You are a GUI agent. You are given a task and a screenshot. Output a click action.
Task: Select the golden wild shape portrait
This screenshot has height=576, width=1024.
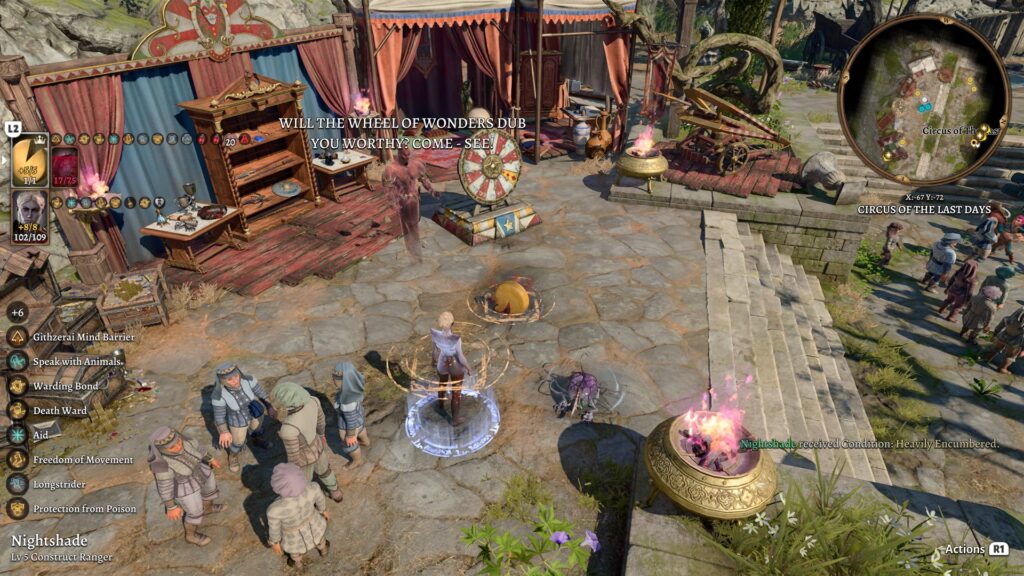pyautogui.click(x=30, y=160)
